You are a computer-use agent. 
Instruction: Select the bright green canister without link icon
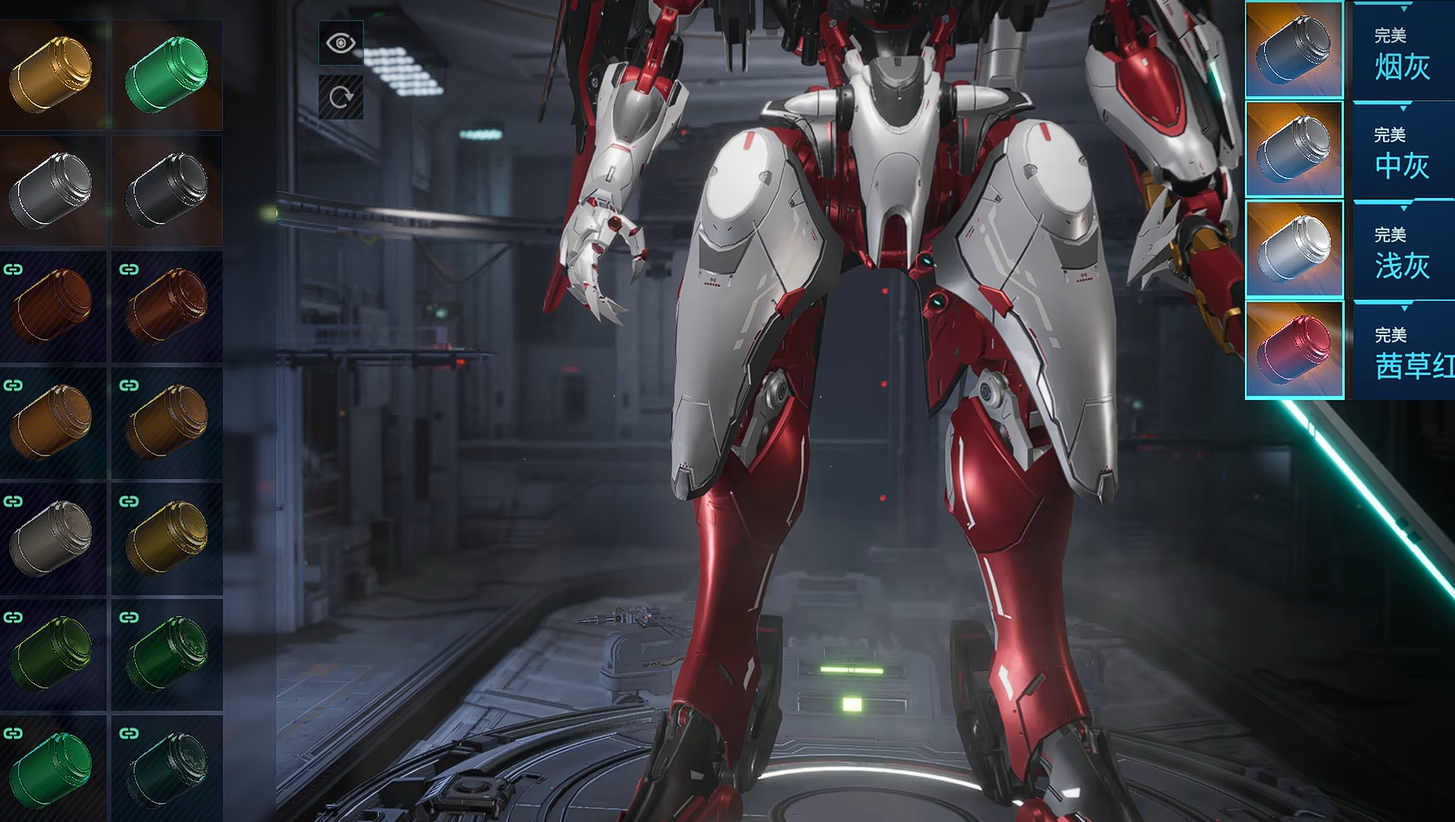pyautogui.click(x=166, y=74)
